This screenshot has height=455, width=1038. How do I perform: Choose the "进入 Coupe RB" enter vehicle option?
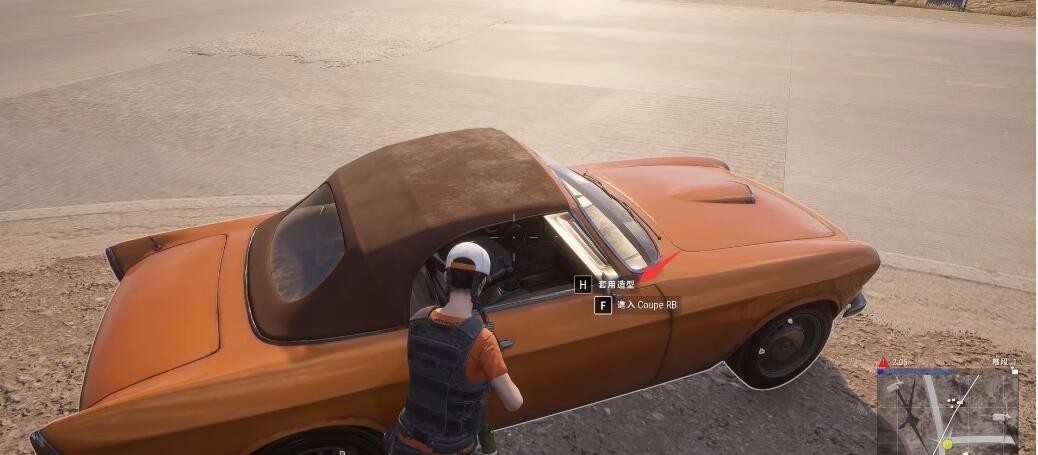coord(645,305)
